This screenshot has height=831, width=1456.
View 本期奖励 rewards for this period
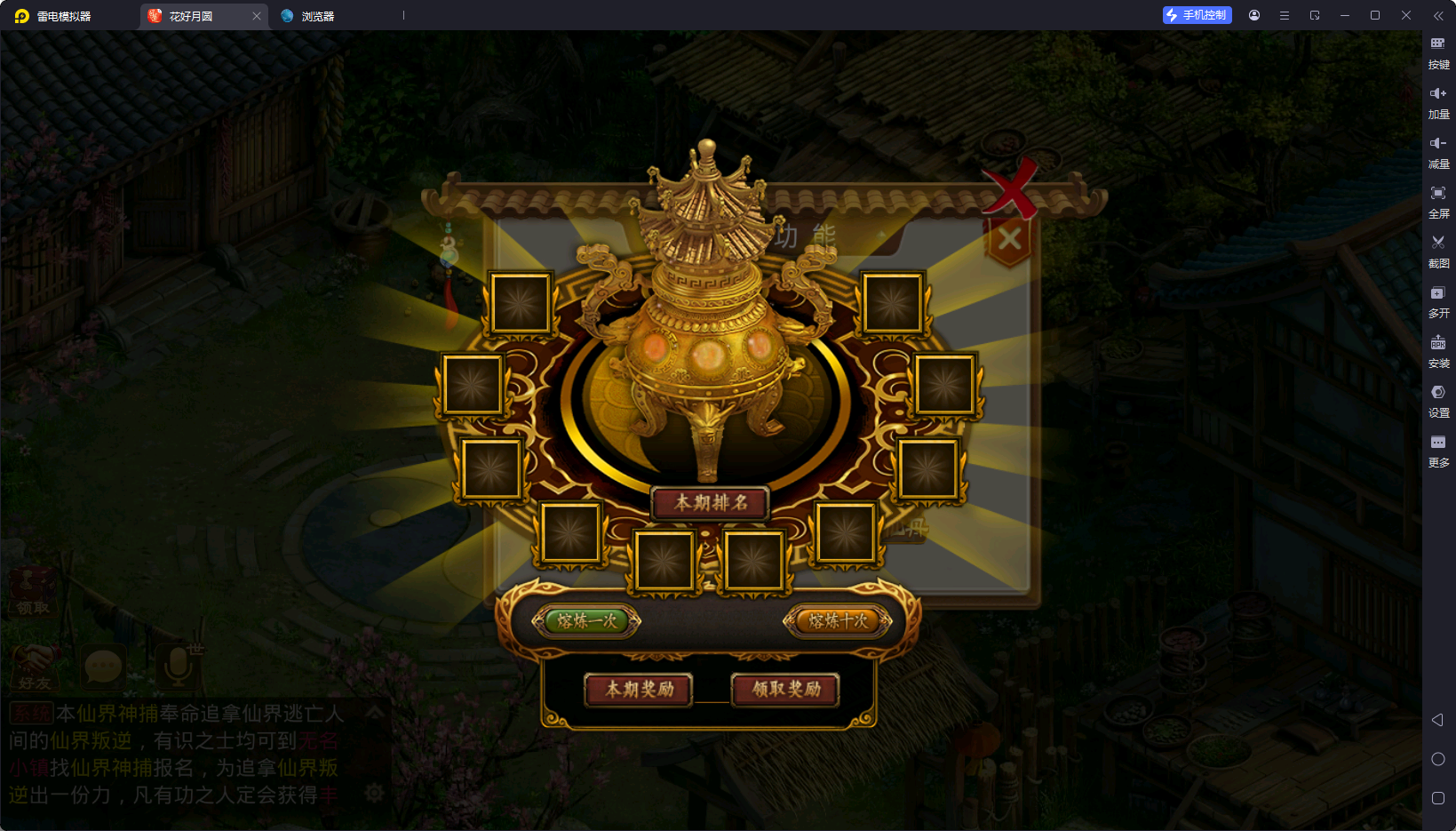(x=639, y=689)
